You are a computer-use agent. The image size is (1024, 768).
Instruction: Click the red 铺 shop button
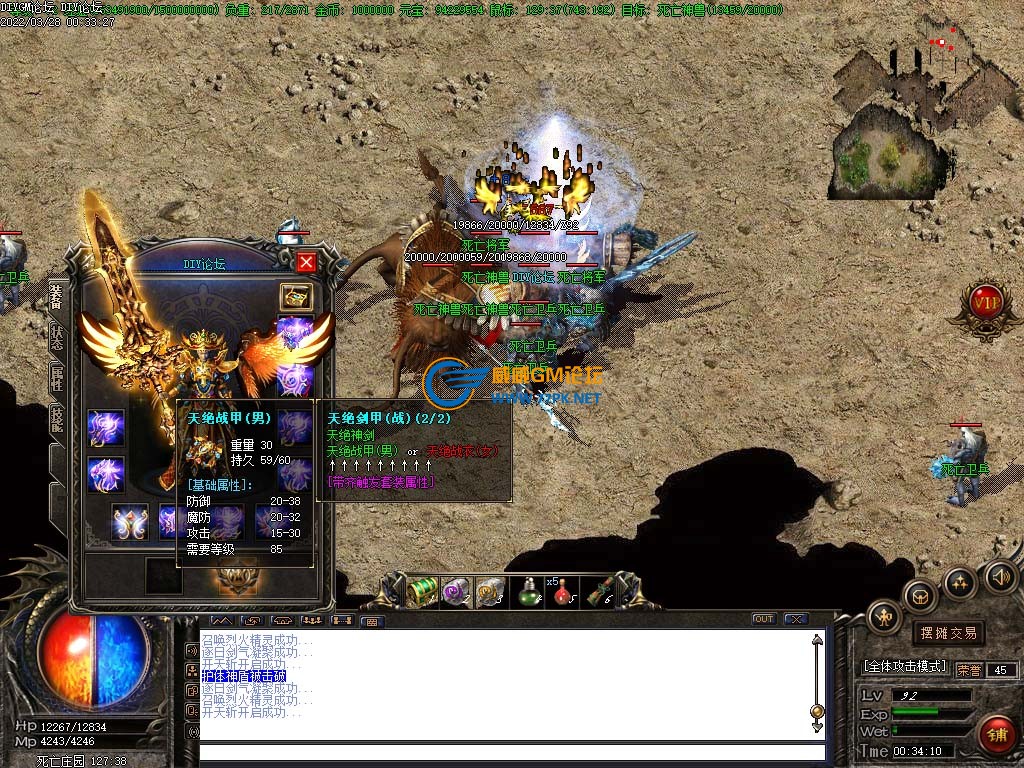pyautogui.click(x=996, y=734)
